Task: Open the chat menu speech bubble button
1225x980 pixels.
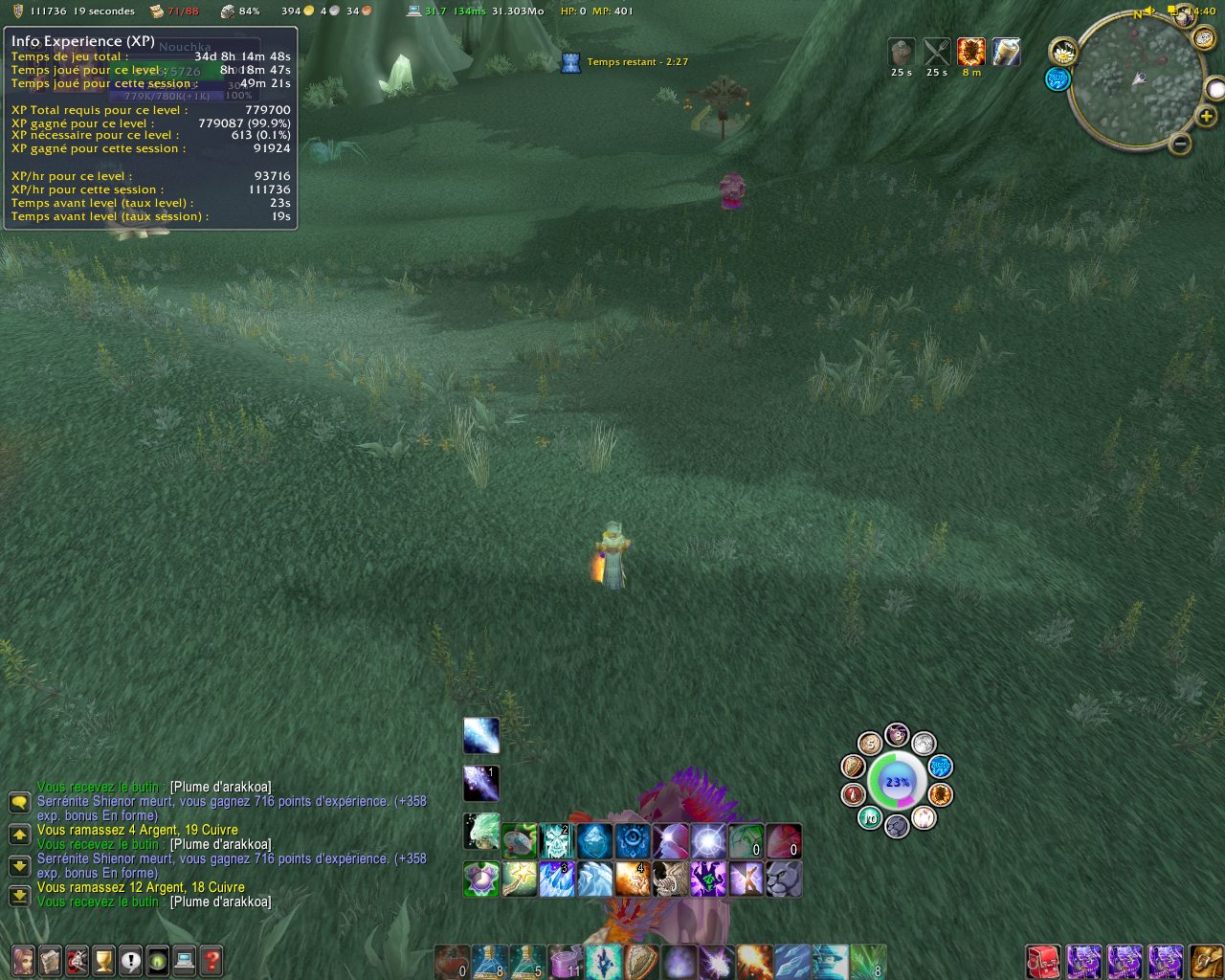Action: [x=19, y=801]
